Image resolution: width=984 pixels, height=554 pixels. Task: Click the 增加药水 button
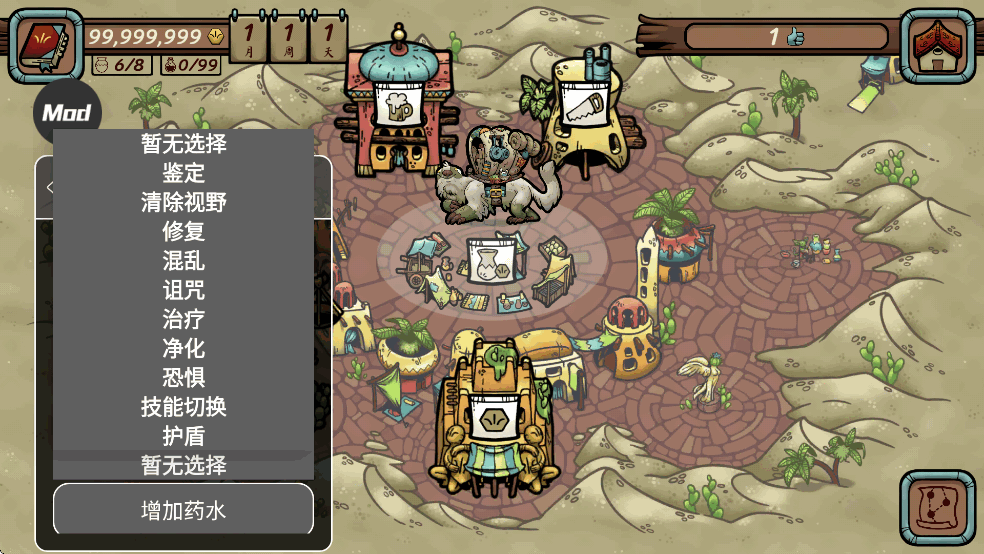pos(183,510)
